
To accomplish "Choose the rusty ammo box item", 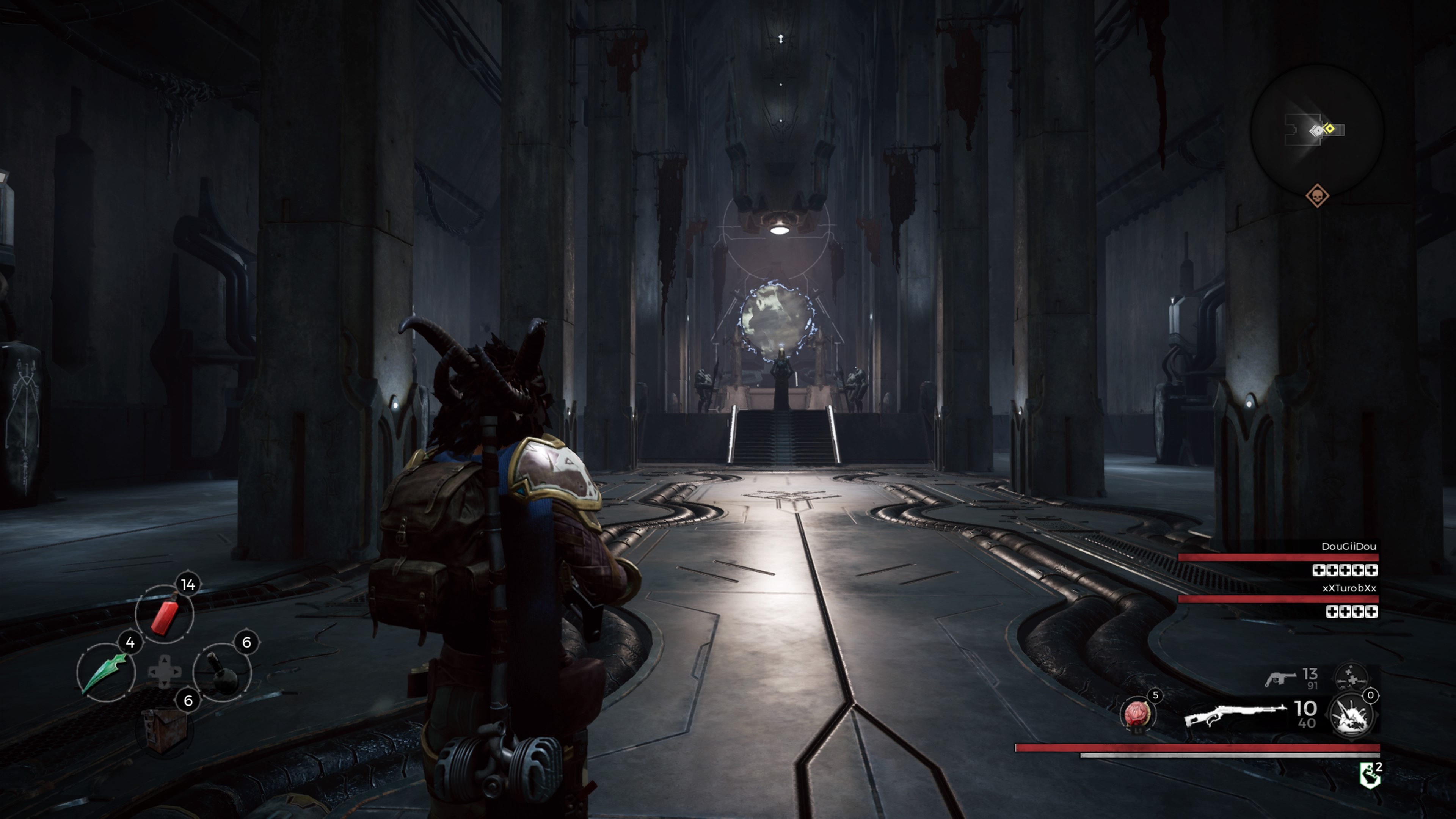I will click(x=164, y=730).
